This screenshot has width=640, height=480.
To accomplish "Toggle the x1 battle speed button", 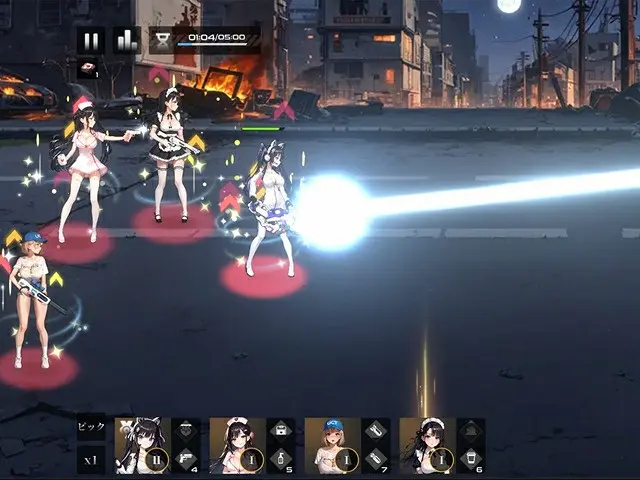I will (x=91, y=460).
